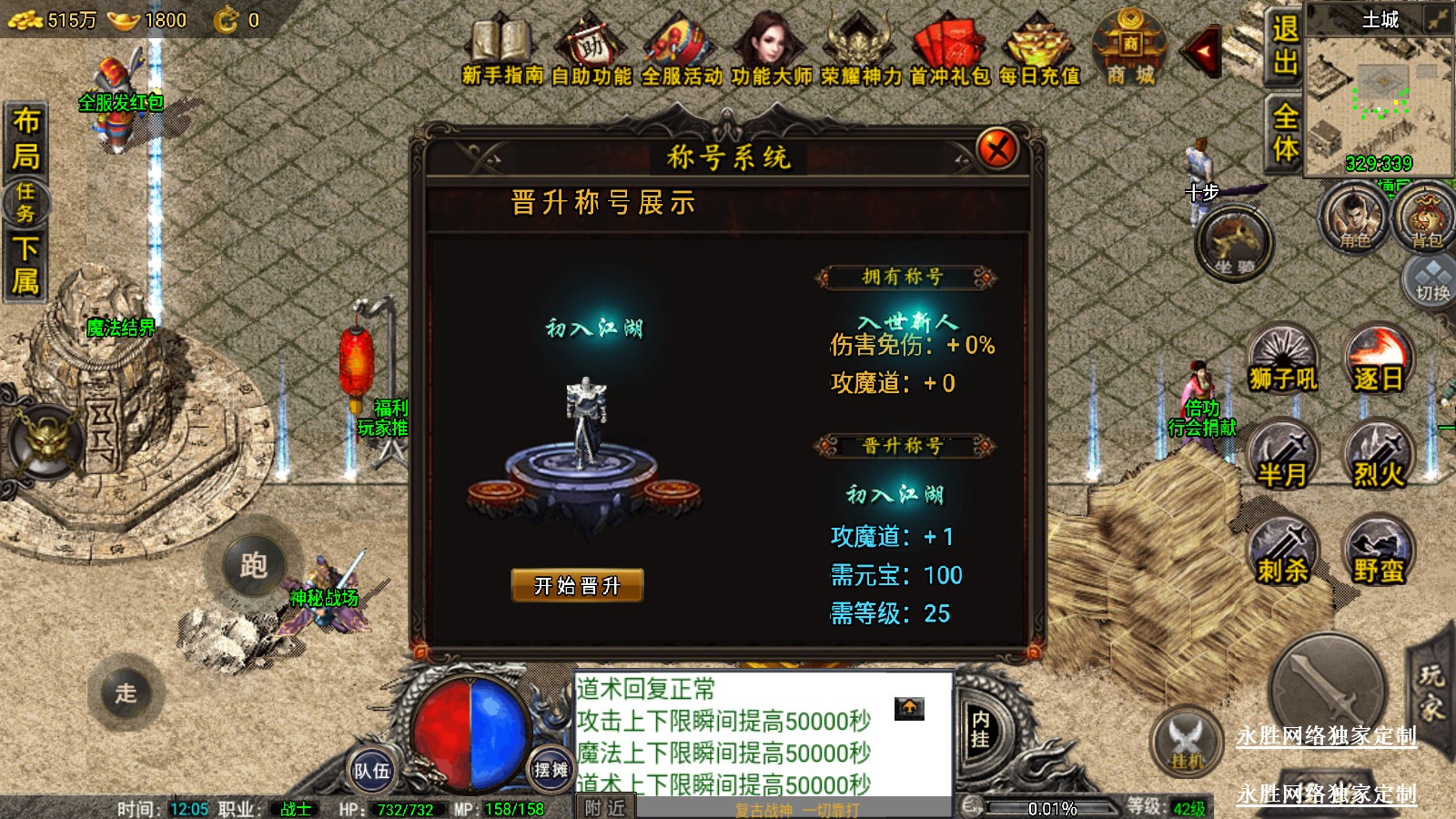Open the 队伍 team panel
Screen dimensions: 1456x819
371,771
